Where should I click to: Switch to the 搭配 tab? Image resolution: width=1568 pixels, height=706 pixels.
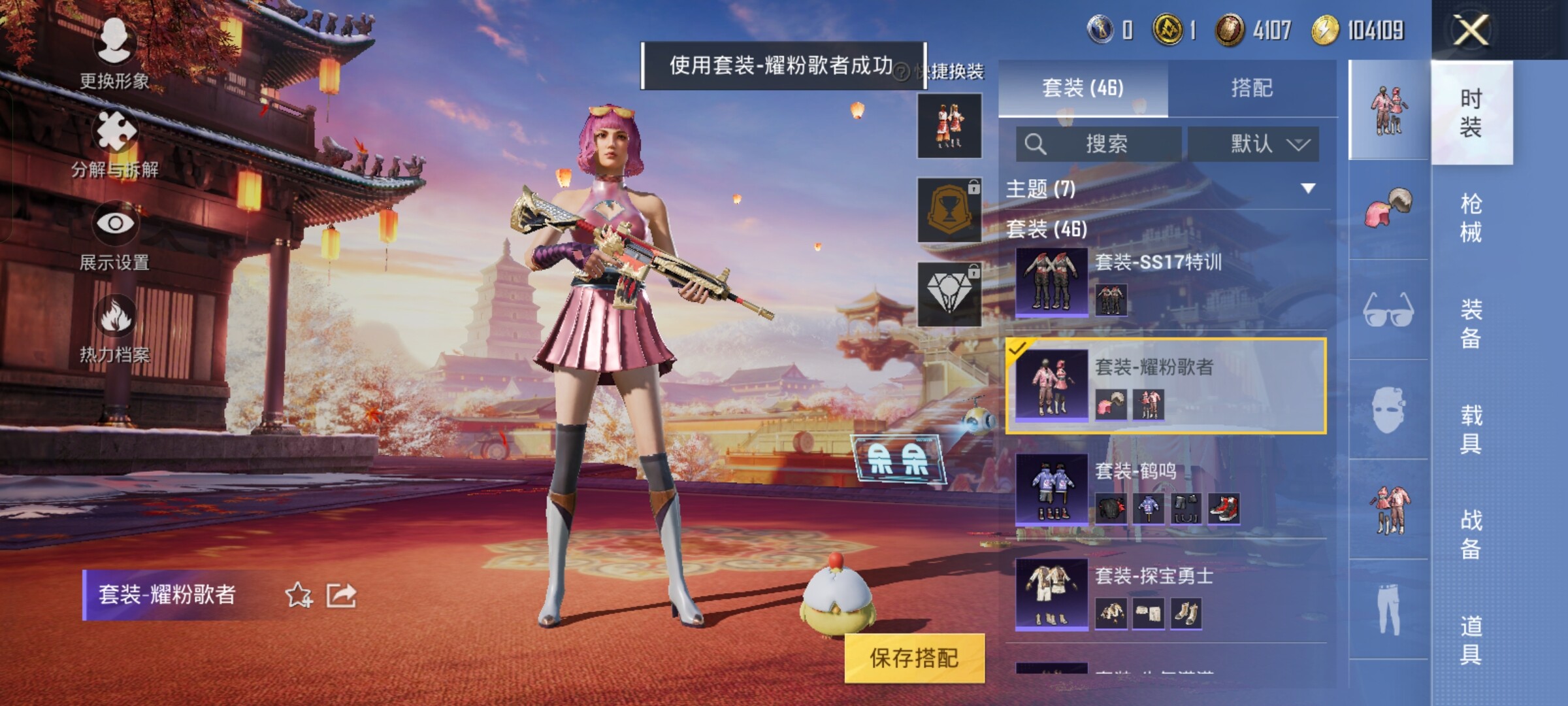1252,88
